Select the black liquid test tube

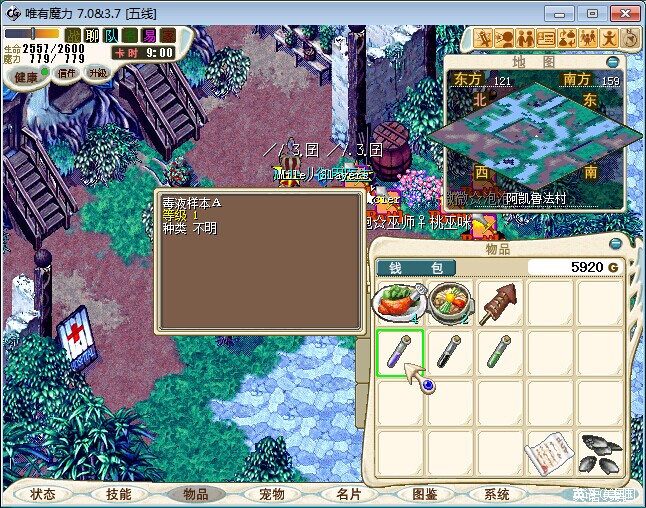(x=449, y=352)
